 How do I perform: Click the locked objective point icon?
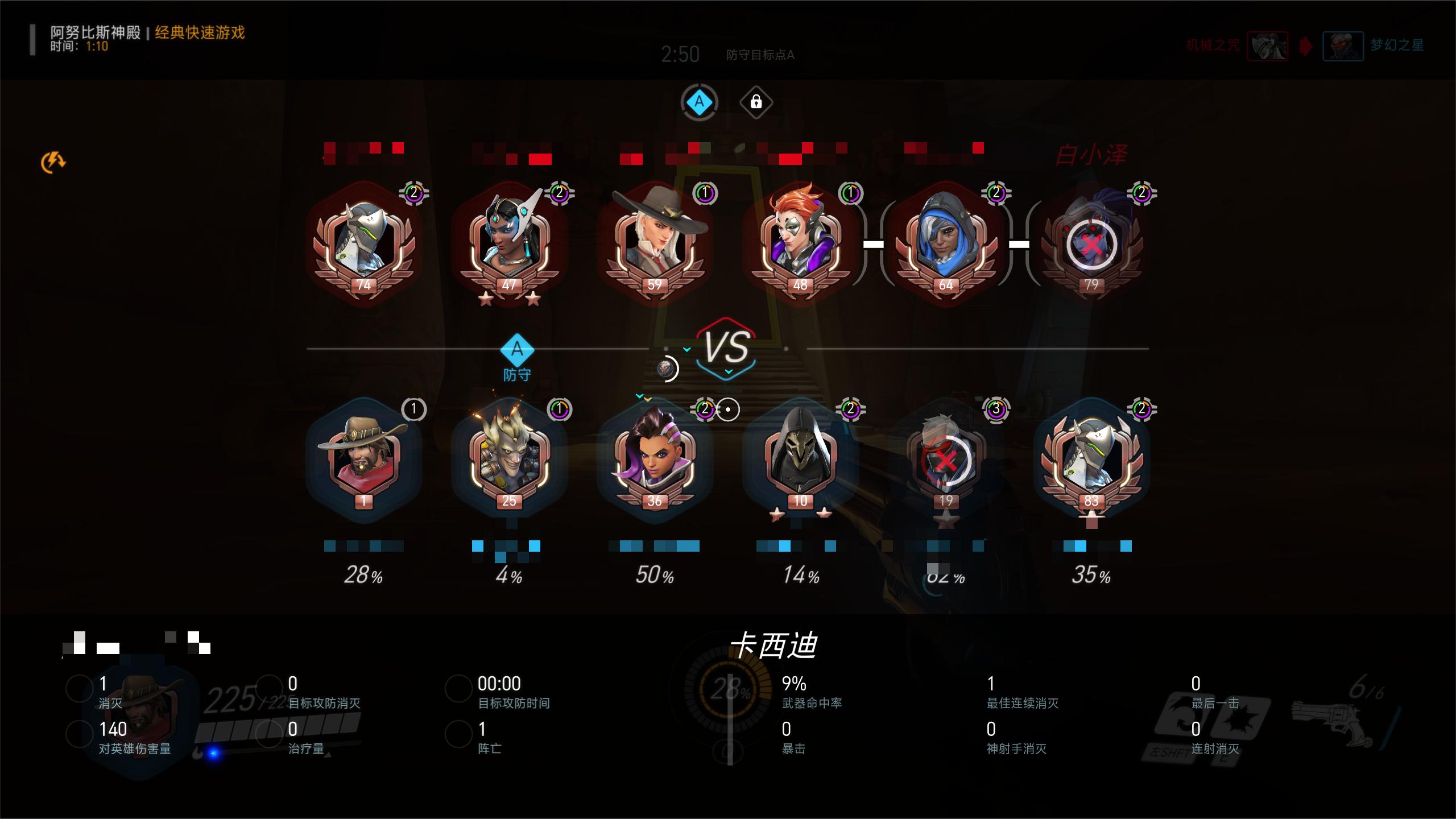point(756,102)
